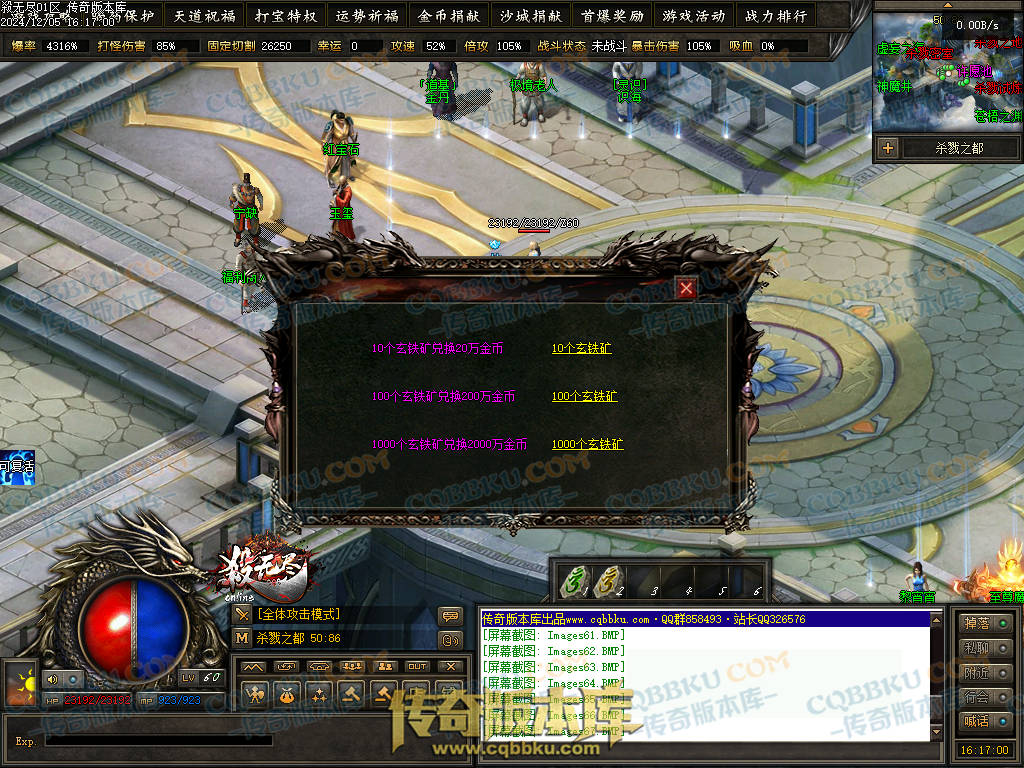Open the 天道祝福 menu
Viewport: 1024px width, 768px height.
click(x=204, y=16)
